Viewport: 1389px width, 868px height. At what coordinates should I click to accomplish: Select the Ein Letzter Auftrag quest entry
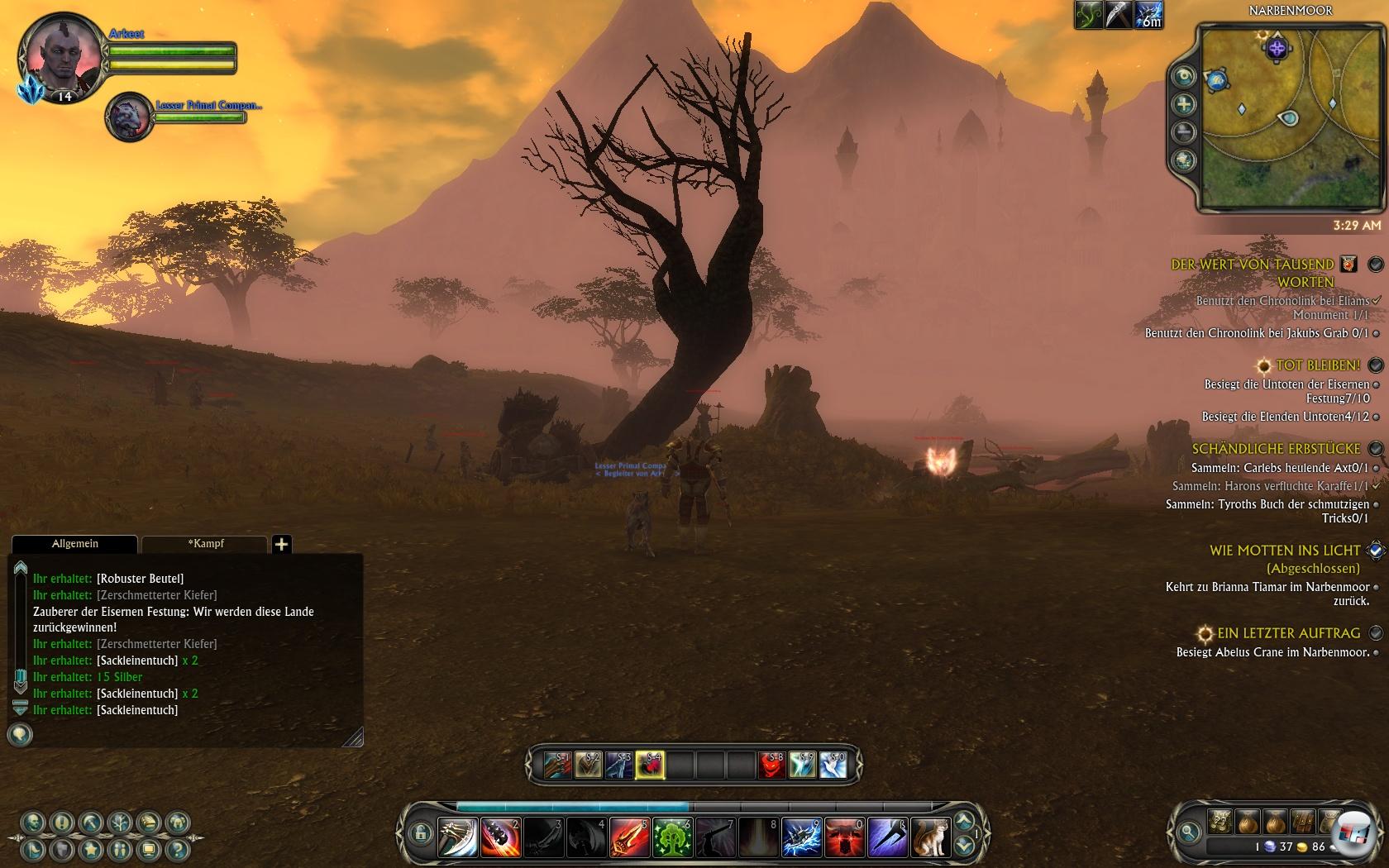point(1288,633)
